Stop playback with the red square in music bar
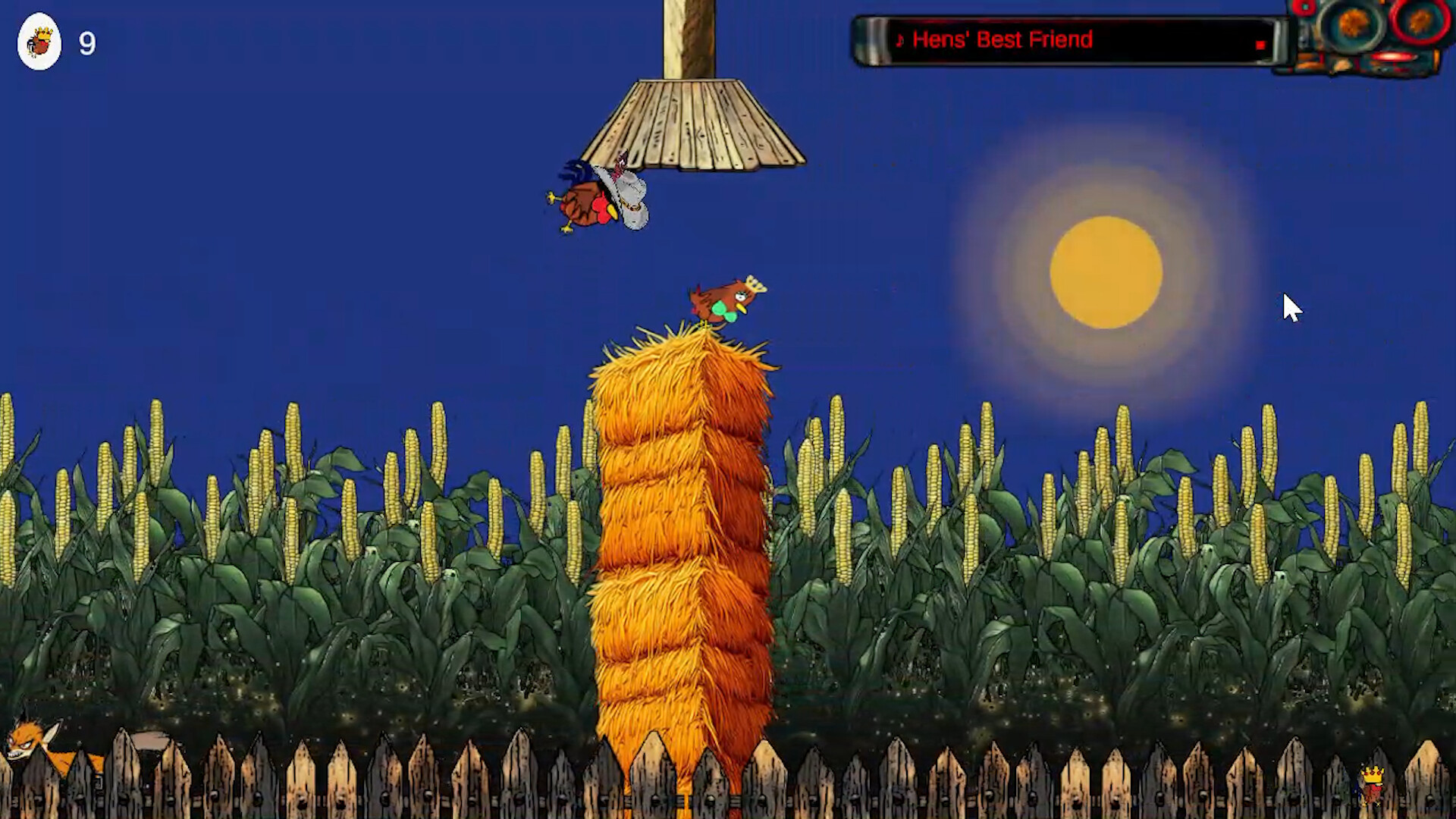The width and height of the screenshot is (1456, 819). click(1262, 45)
